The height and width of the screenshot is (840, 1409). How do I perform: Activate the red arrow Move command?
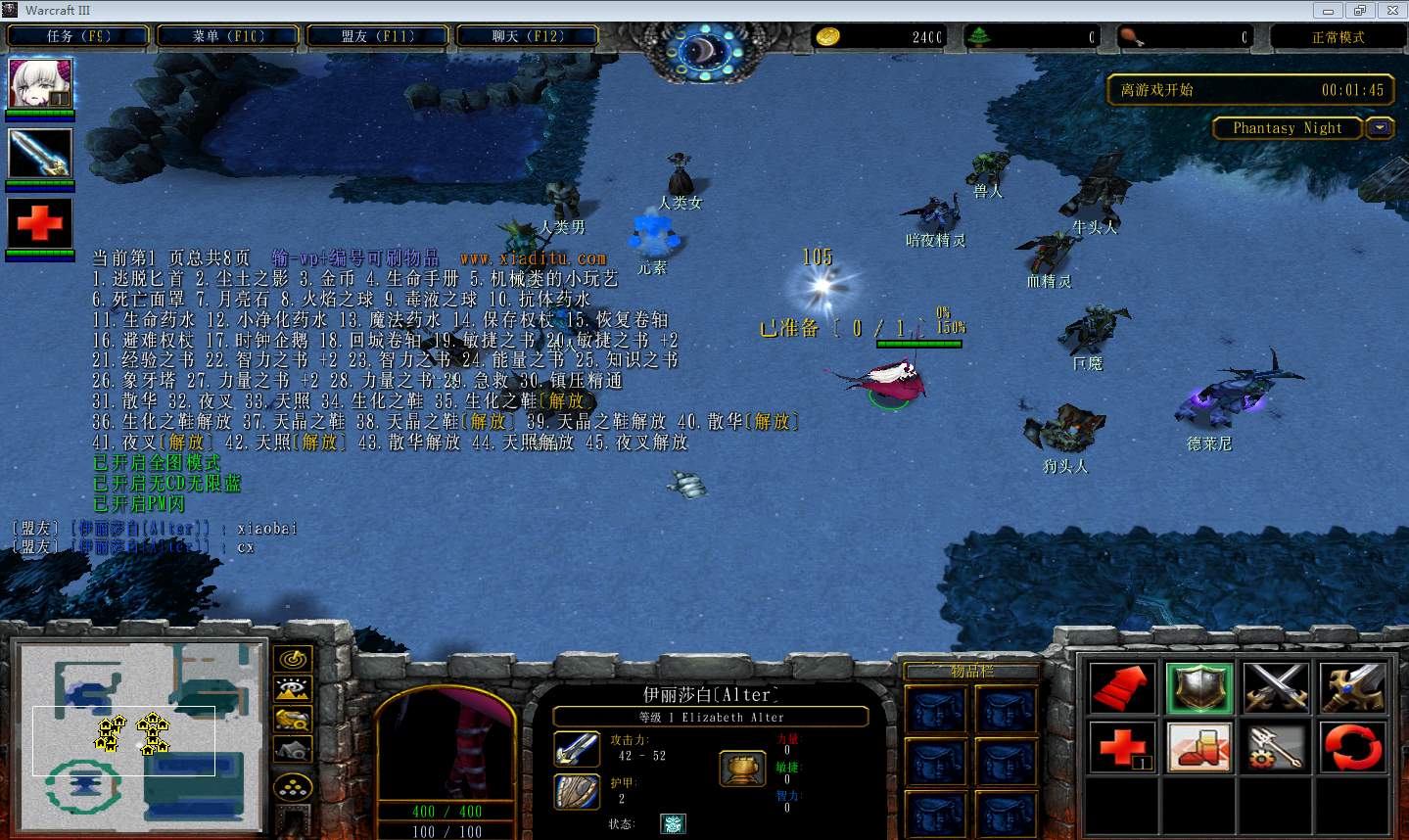tap(1122, 687)
